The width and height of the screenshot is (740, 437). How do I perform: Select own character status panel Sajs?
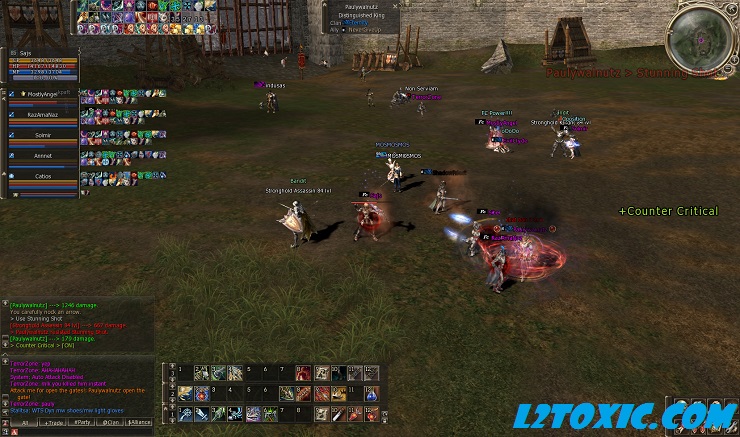40,63
